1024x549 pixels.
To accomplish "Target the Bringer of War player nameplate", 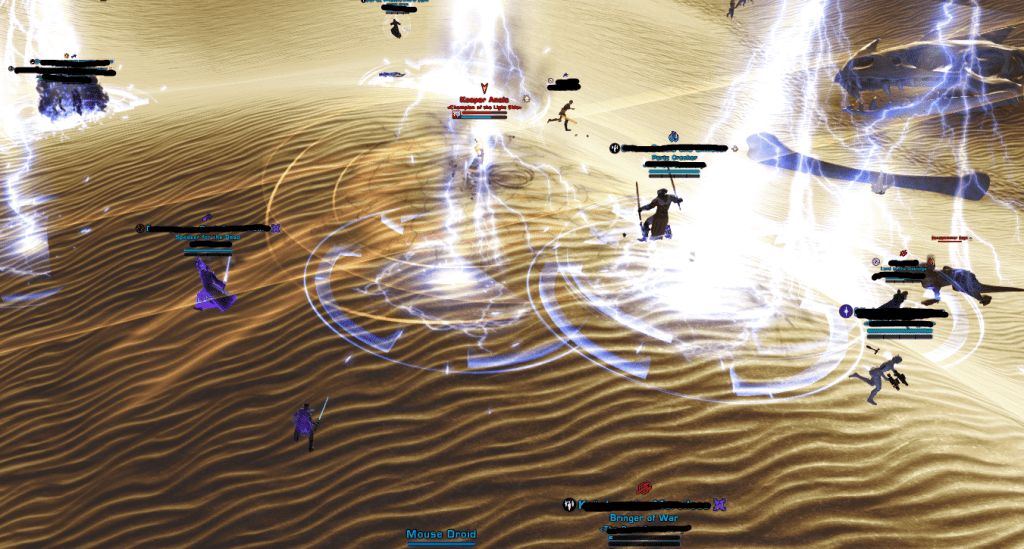I will [x=644, y=518].
